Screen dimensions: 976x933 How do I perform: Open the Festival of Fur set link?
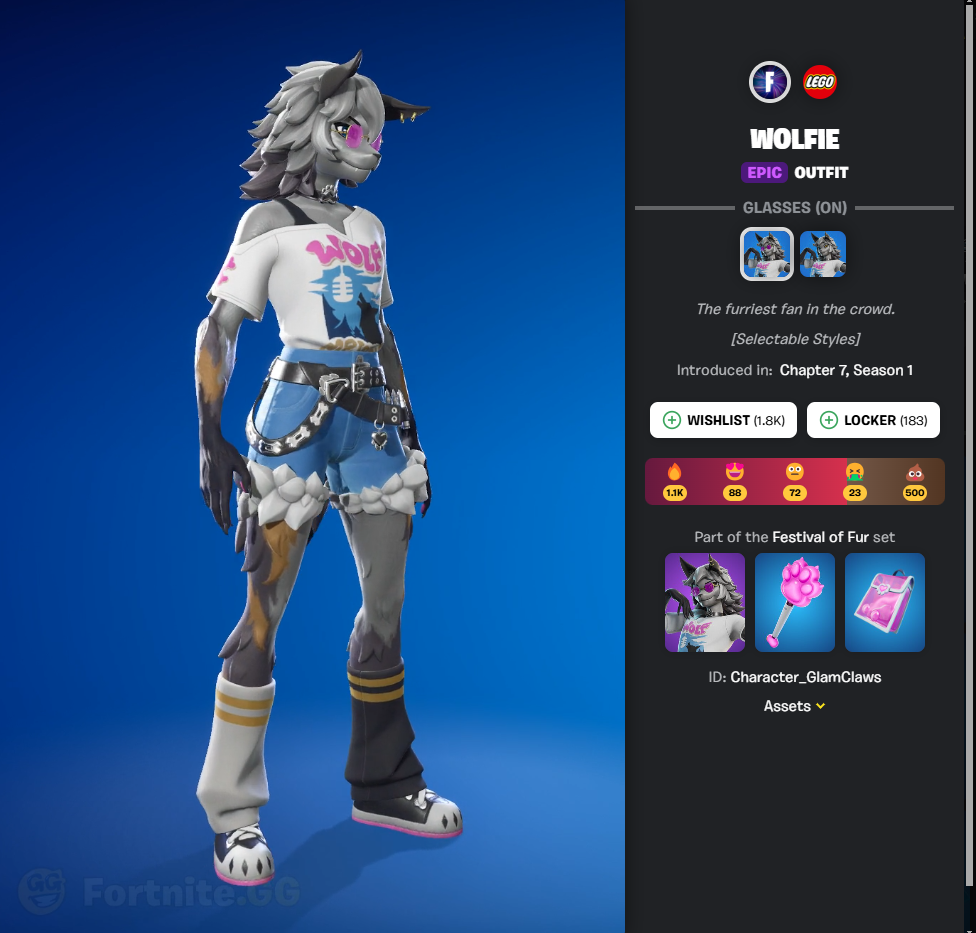[820, 537]
